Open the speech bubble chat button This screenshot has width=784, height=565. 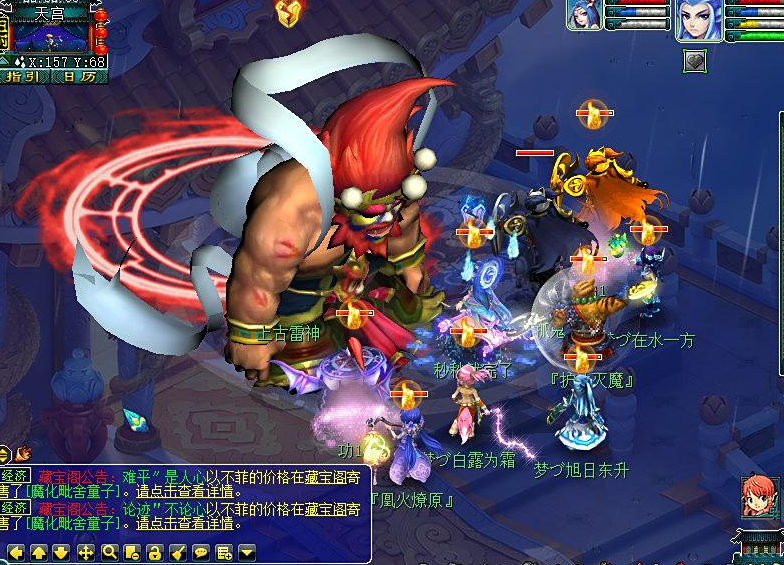coord(200,552)
